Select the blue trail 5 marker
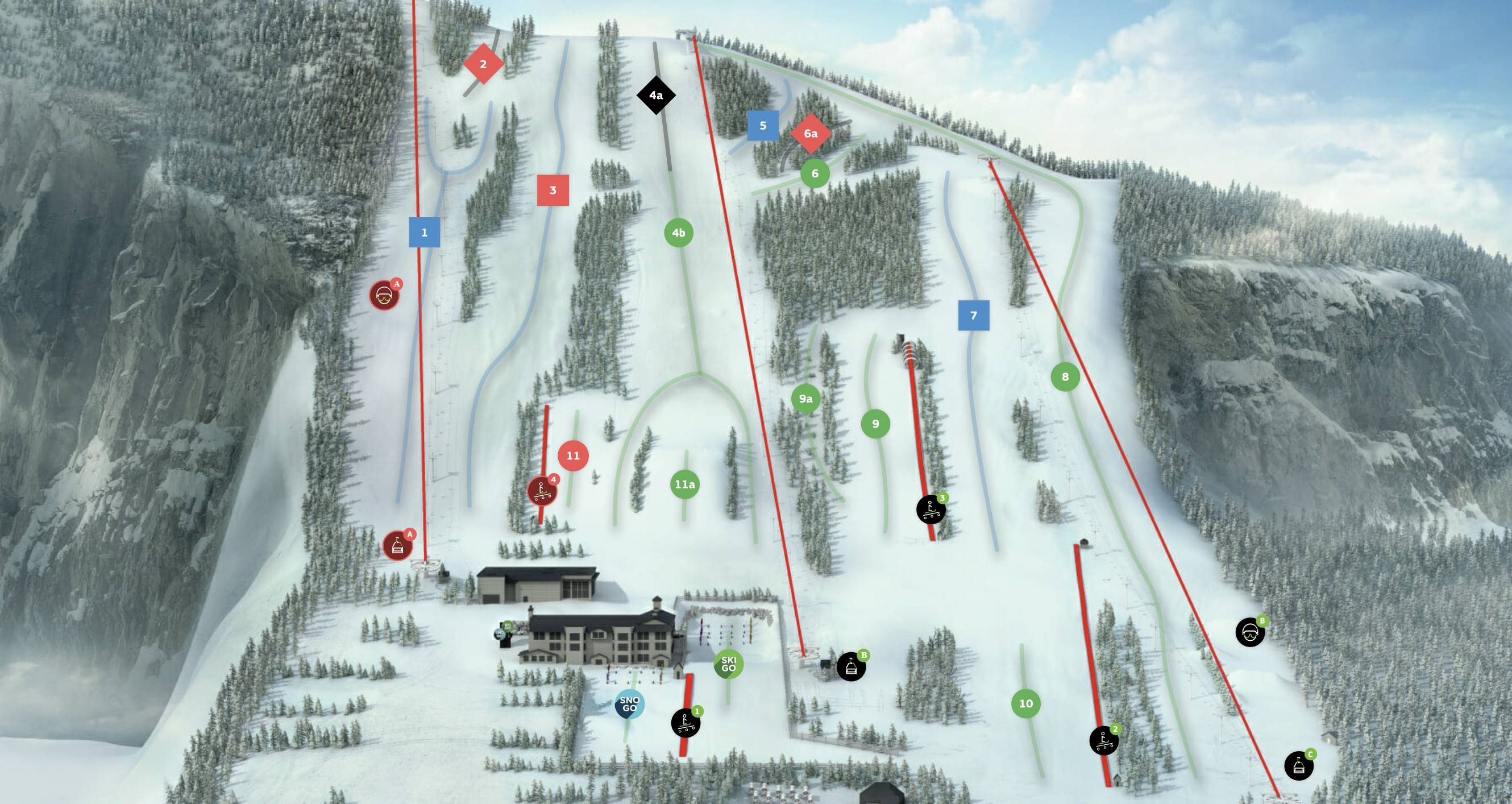The height and width of the screenshot is (804, 1512). point(763,125)
